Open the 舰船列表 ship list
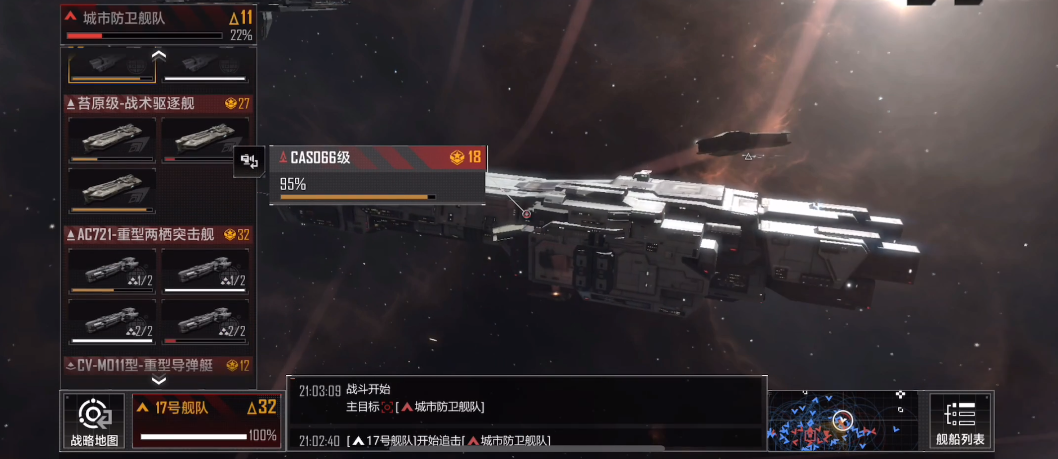The image size is (1058, 459). click(960, 420)
